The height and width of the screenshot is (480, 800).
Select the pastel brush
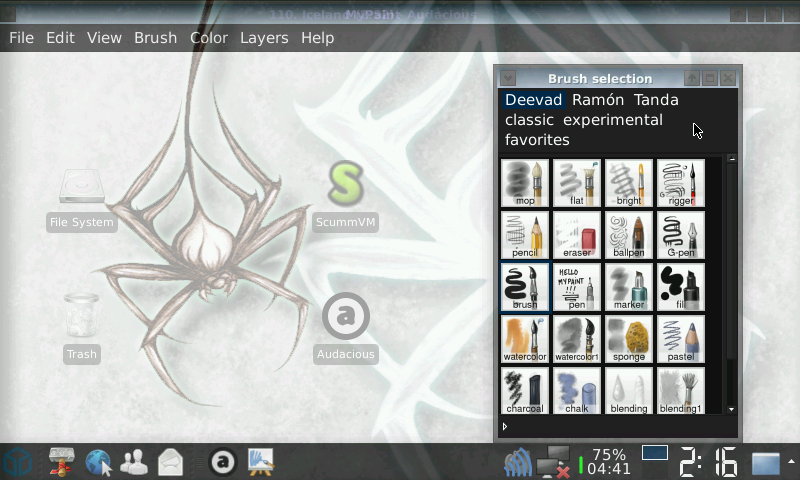coord(680,339)
